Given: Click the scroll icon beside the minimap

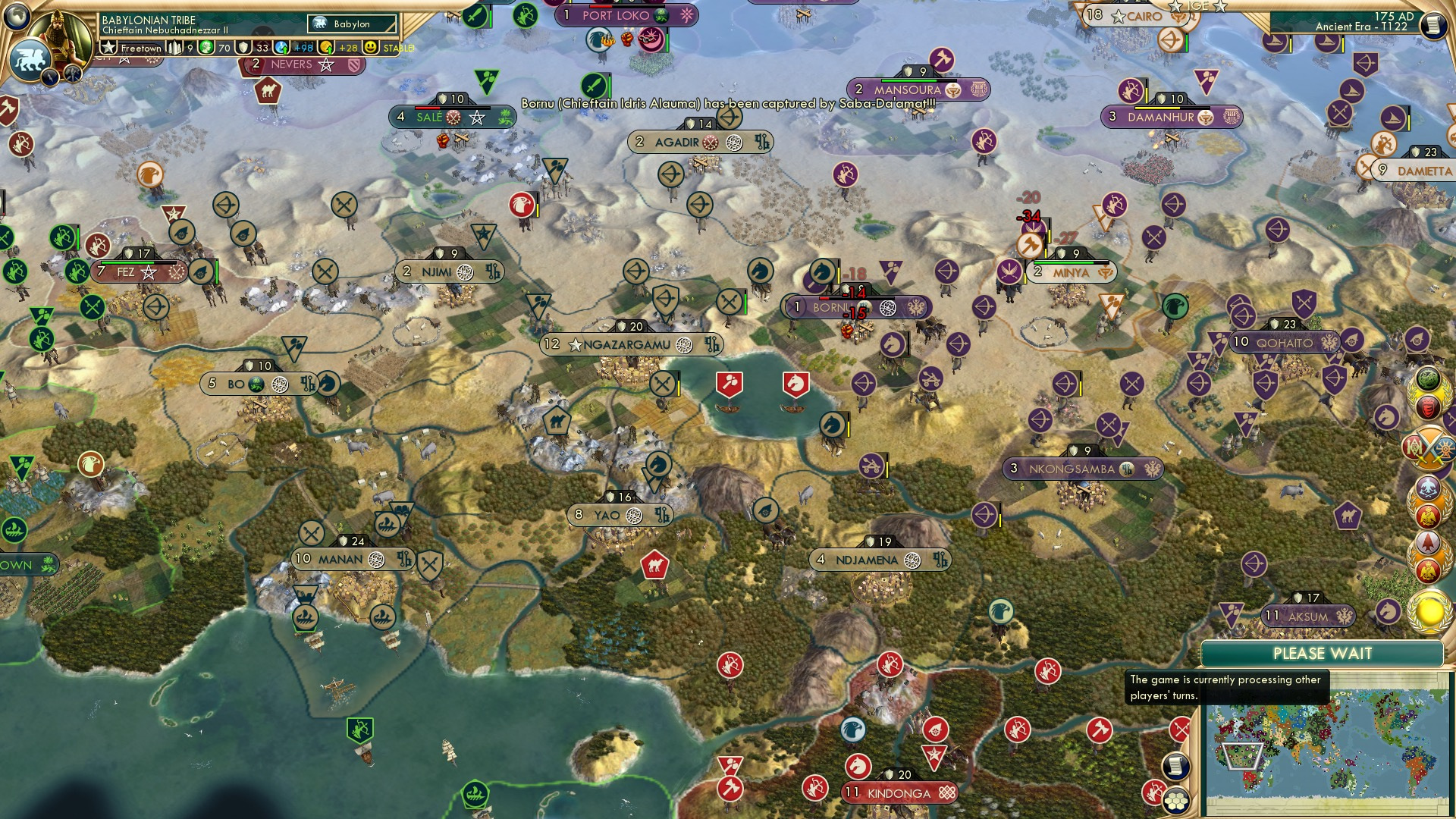Looking at the screenshot, I should tap(1175, 768).
